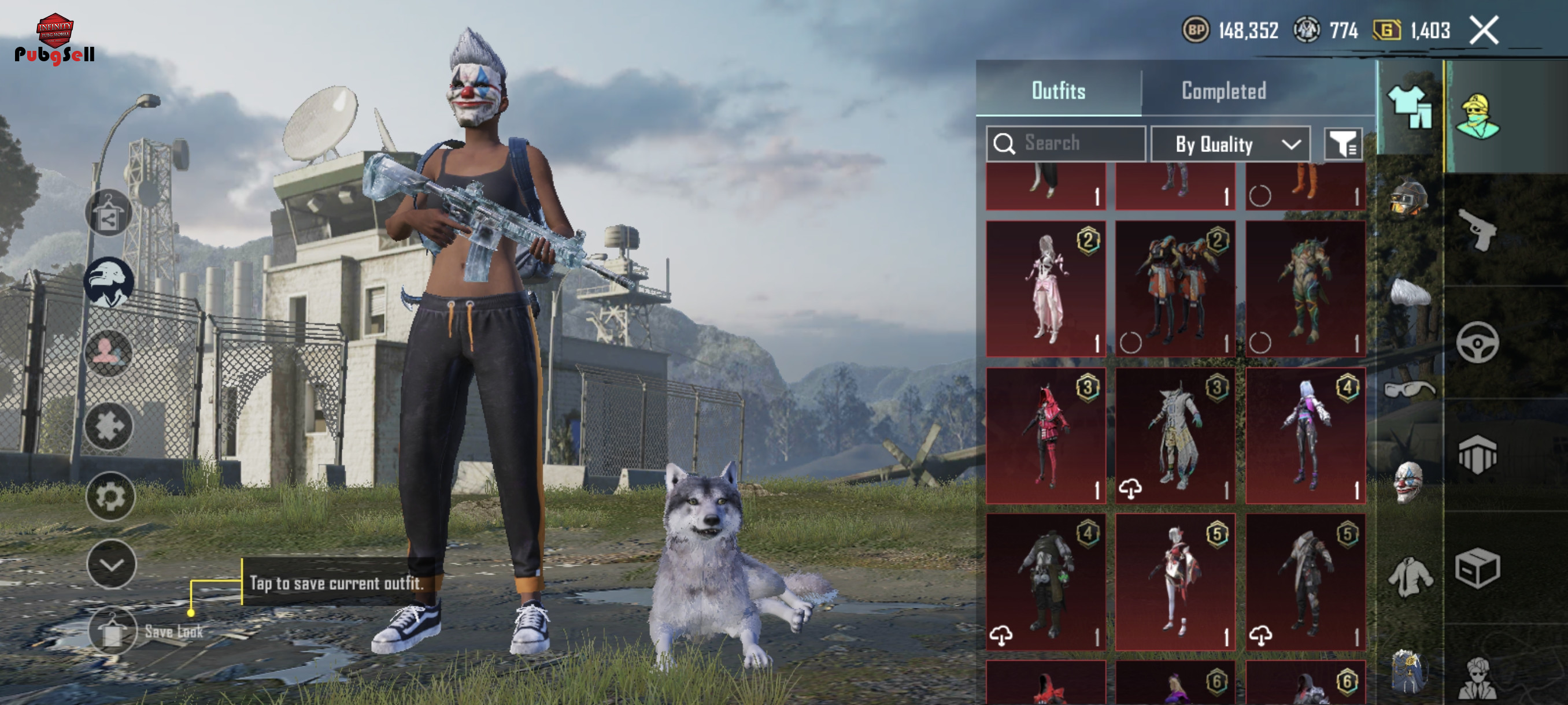Open the crate box category
This screenshot has width=1568, height=705.
point(1477,568)
